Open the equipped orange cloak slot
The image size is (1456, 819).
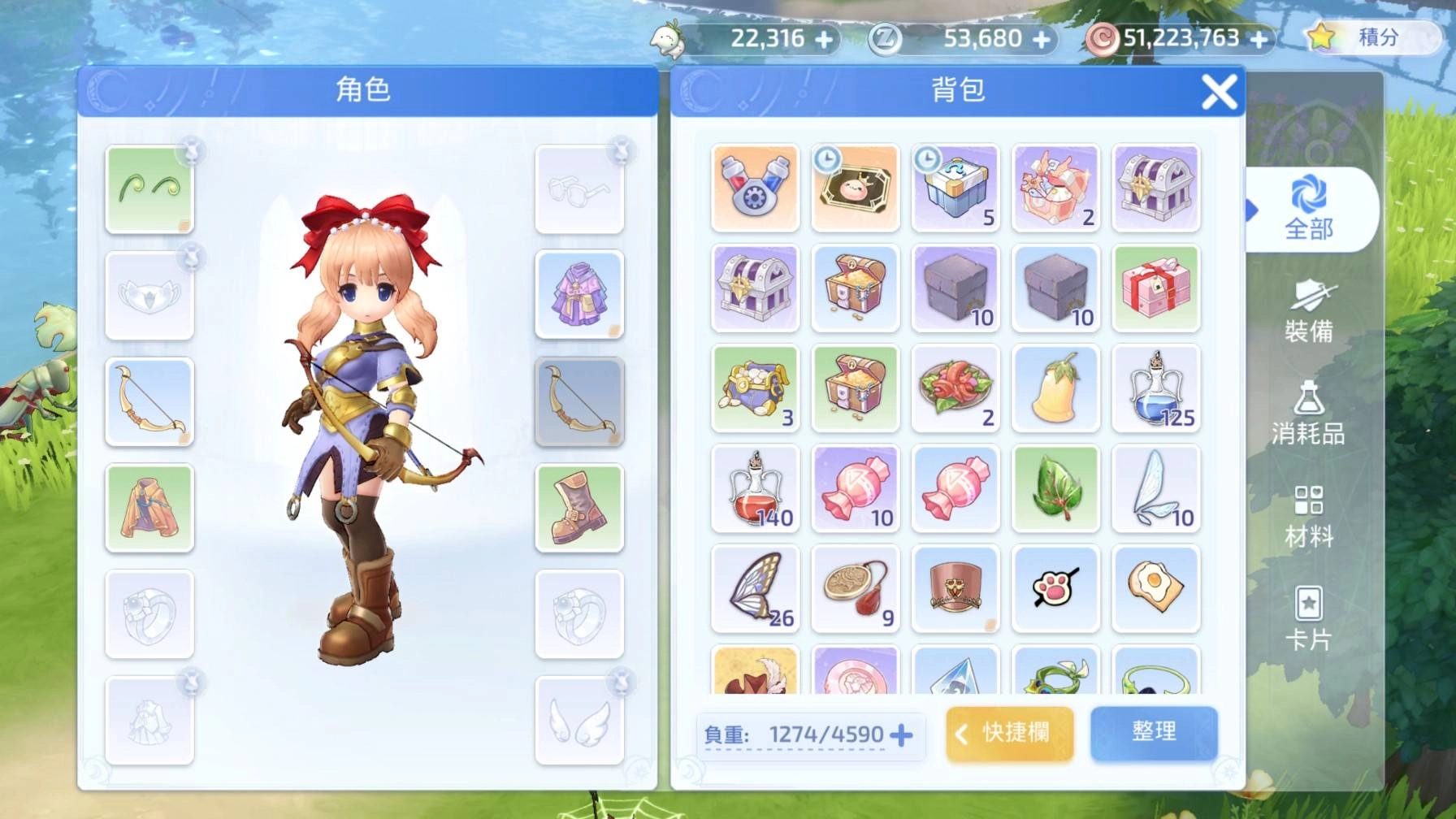(149, 508)
